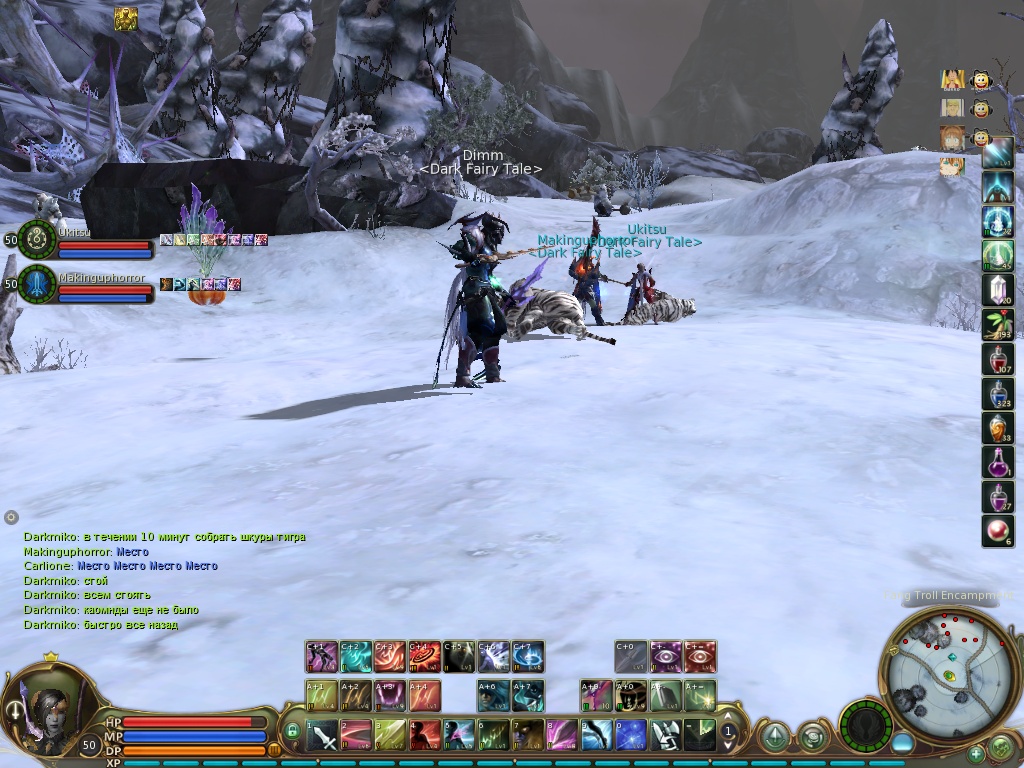Activate the C+4 red target skill
Viewport: 1024px width, 768px height.
(x=424, y=657)
